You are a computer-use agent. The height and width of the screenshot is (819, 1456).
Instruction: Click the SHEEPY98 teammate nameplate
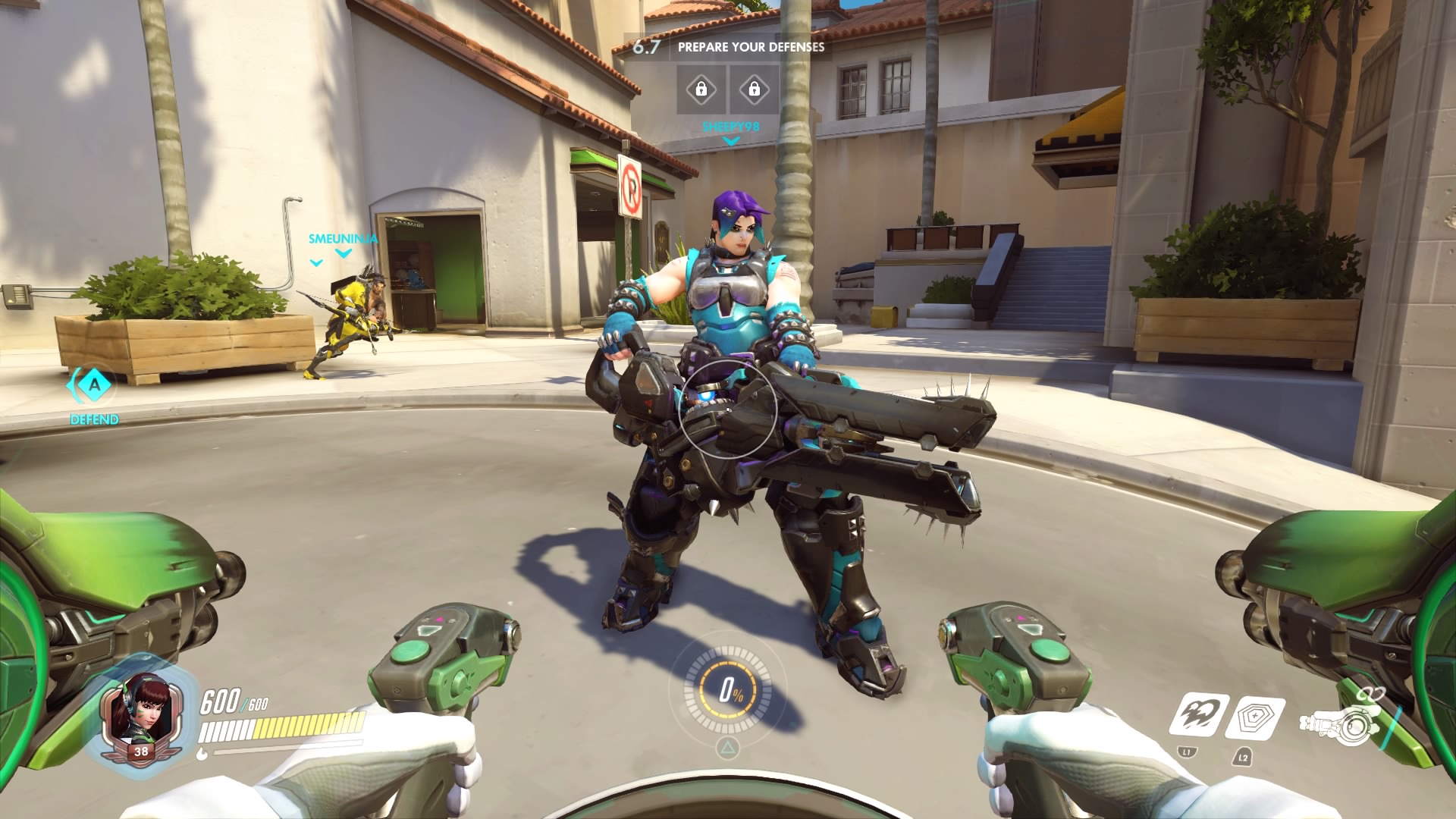pos(730,127)
